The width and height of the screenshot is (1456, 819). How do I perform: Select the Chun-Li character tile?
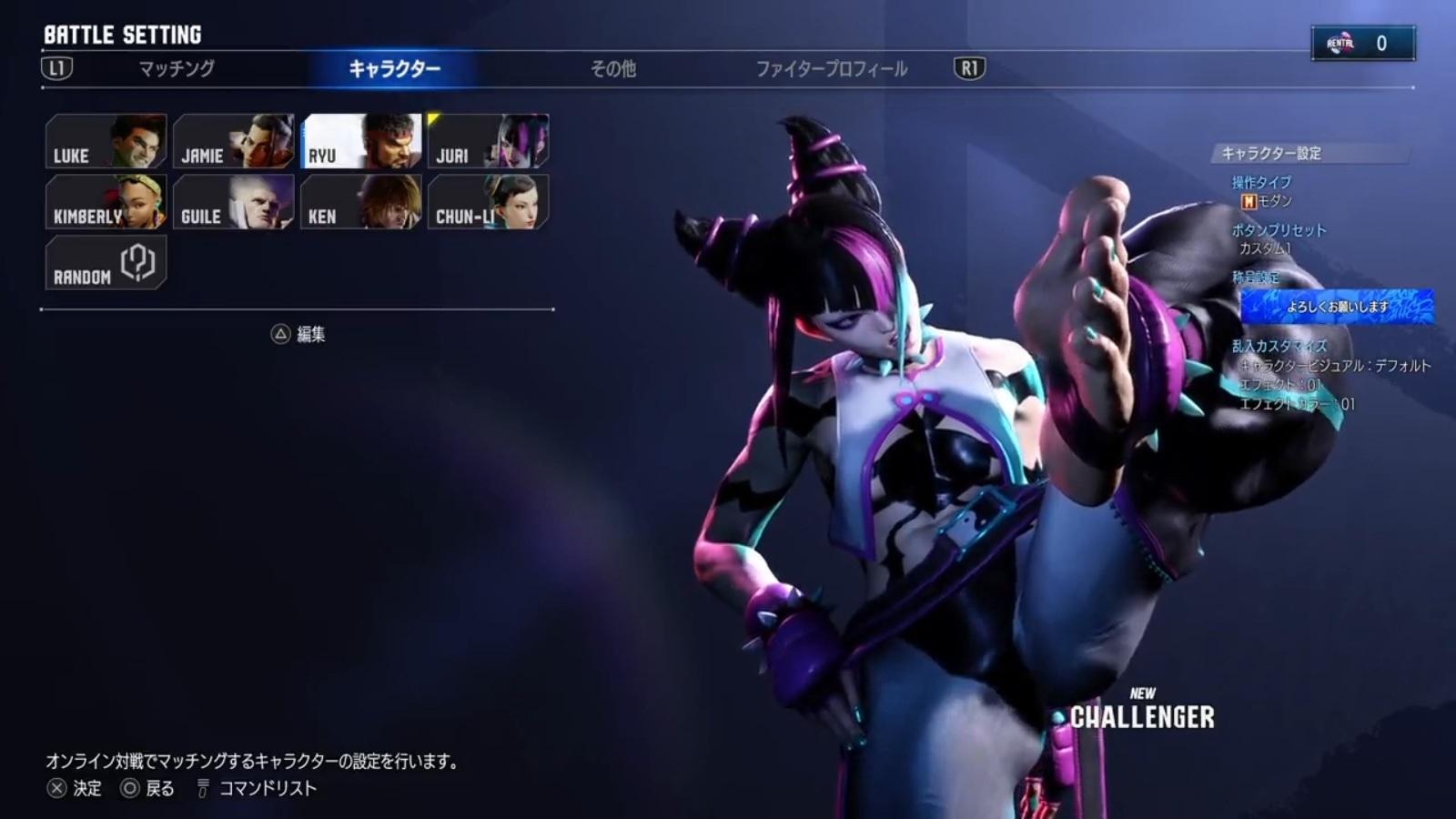point(489,202)
